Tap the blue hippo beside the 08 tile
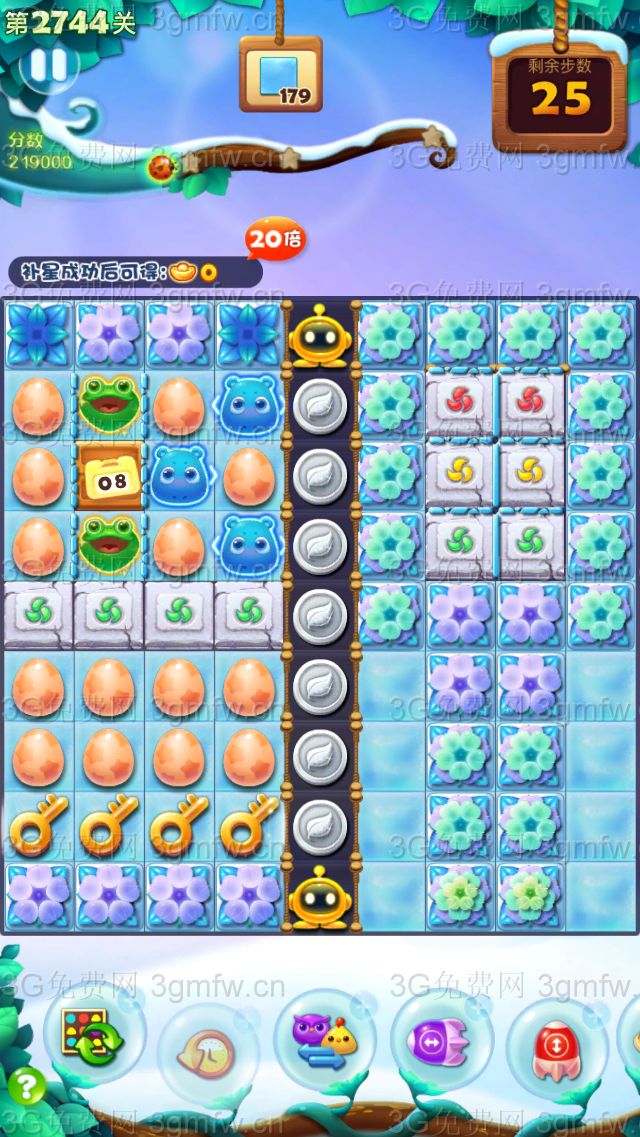This screenshot has width=640, height=1137. coord(179,476)
